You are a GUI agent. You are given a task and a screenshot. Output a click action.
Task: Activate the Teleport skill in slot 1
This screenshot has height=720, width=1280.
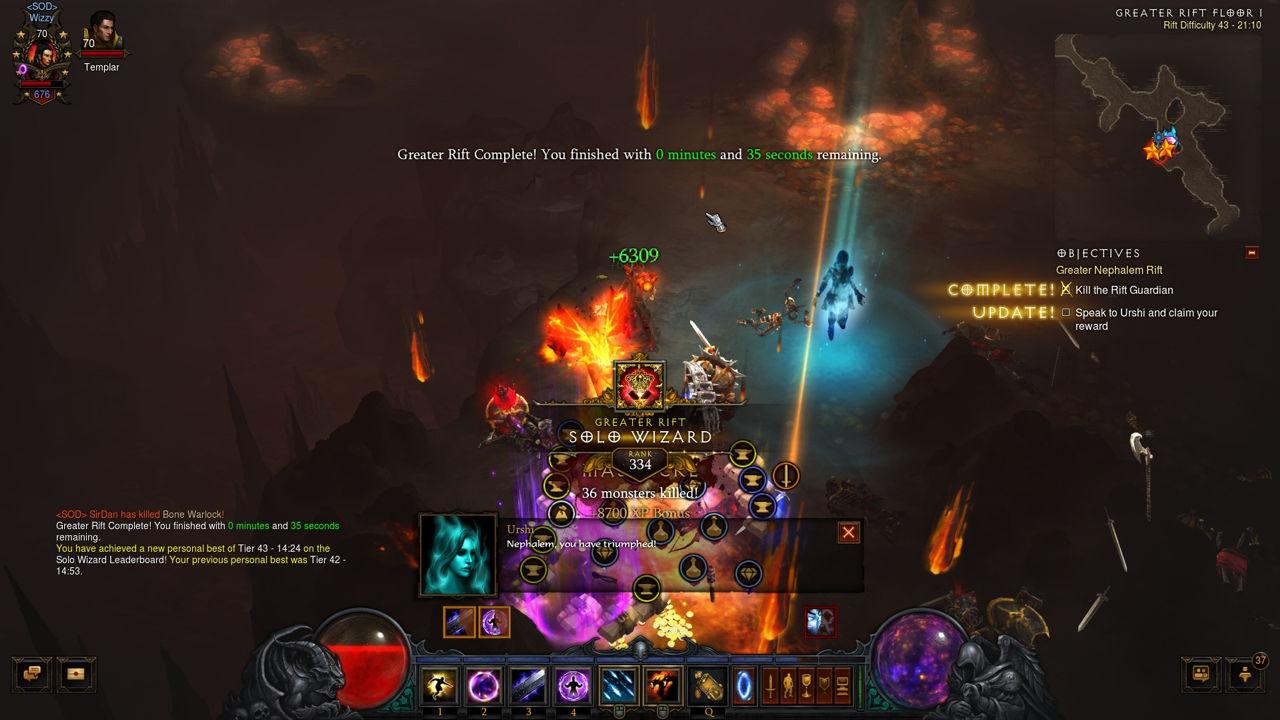pos(438,686)
